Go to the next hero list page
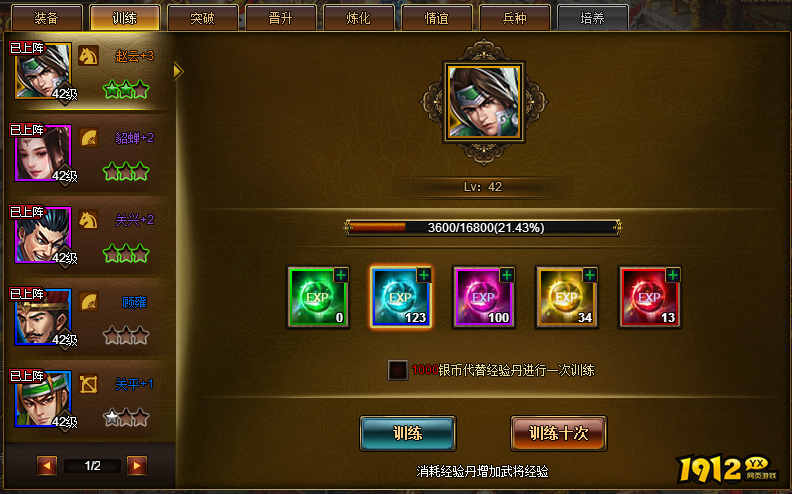The width and height of the screenshot is (792, 494). coord(137,465)
